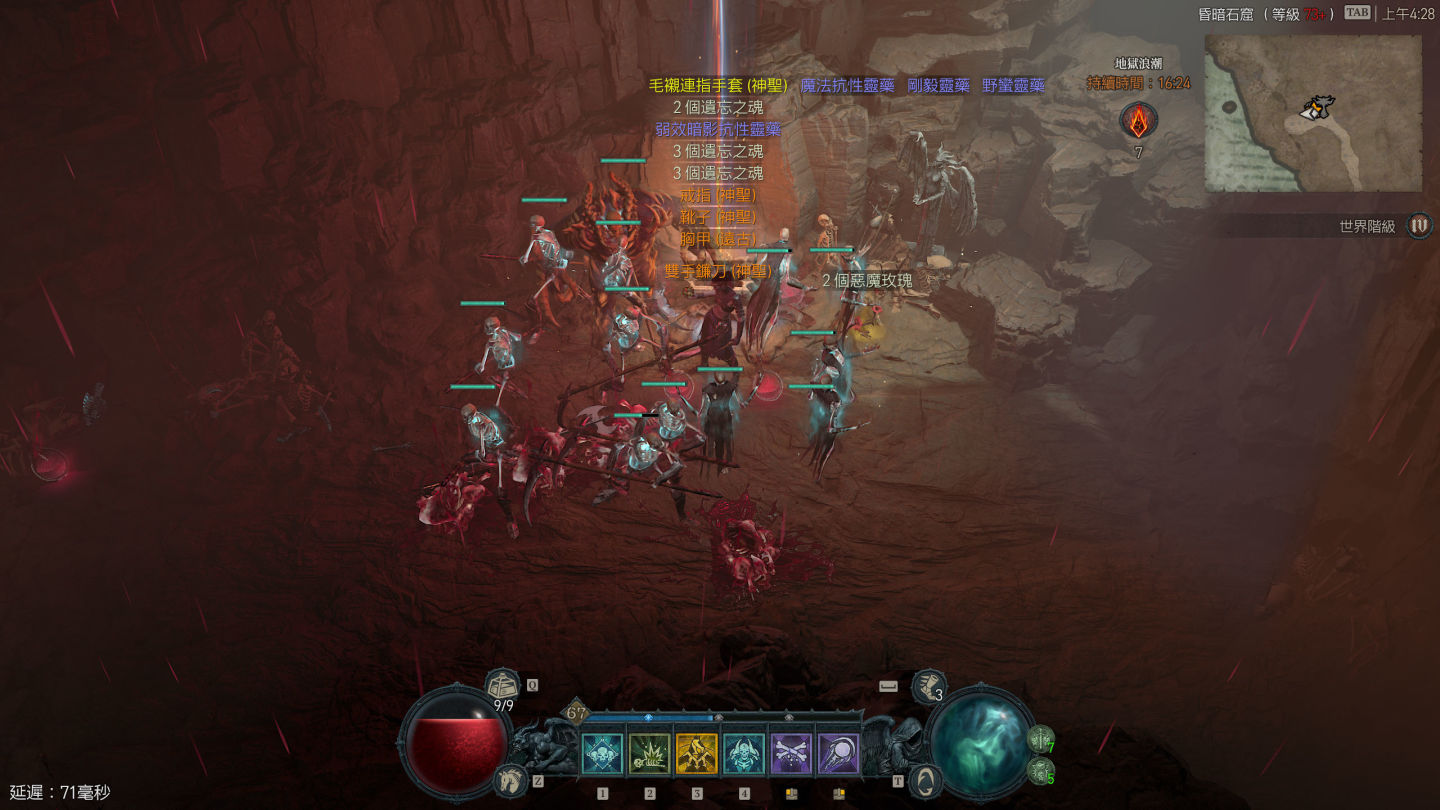Screen dimensions: 1440x810
Task: Select the Helltide flame event icon
Action: click(x=1138, y=121)
